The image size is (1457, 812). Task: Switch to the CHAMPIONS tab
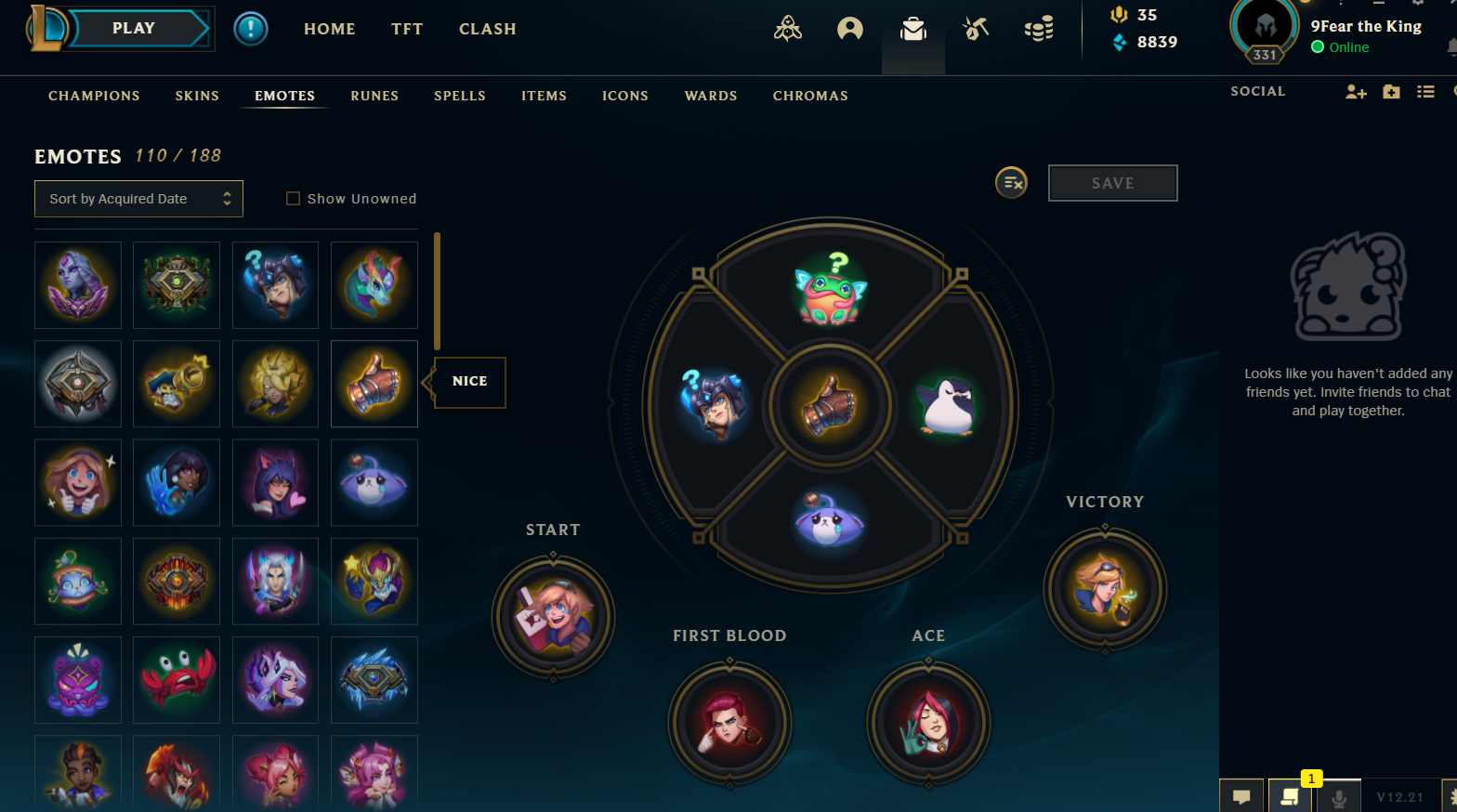point(94,96)
